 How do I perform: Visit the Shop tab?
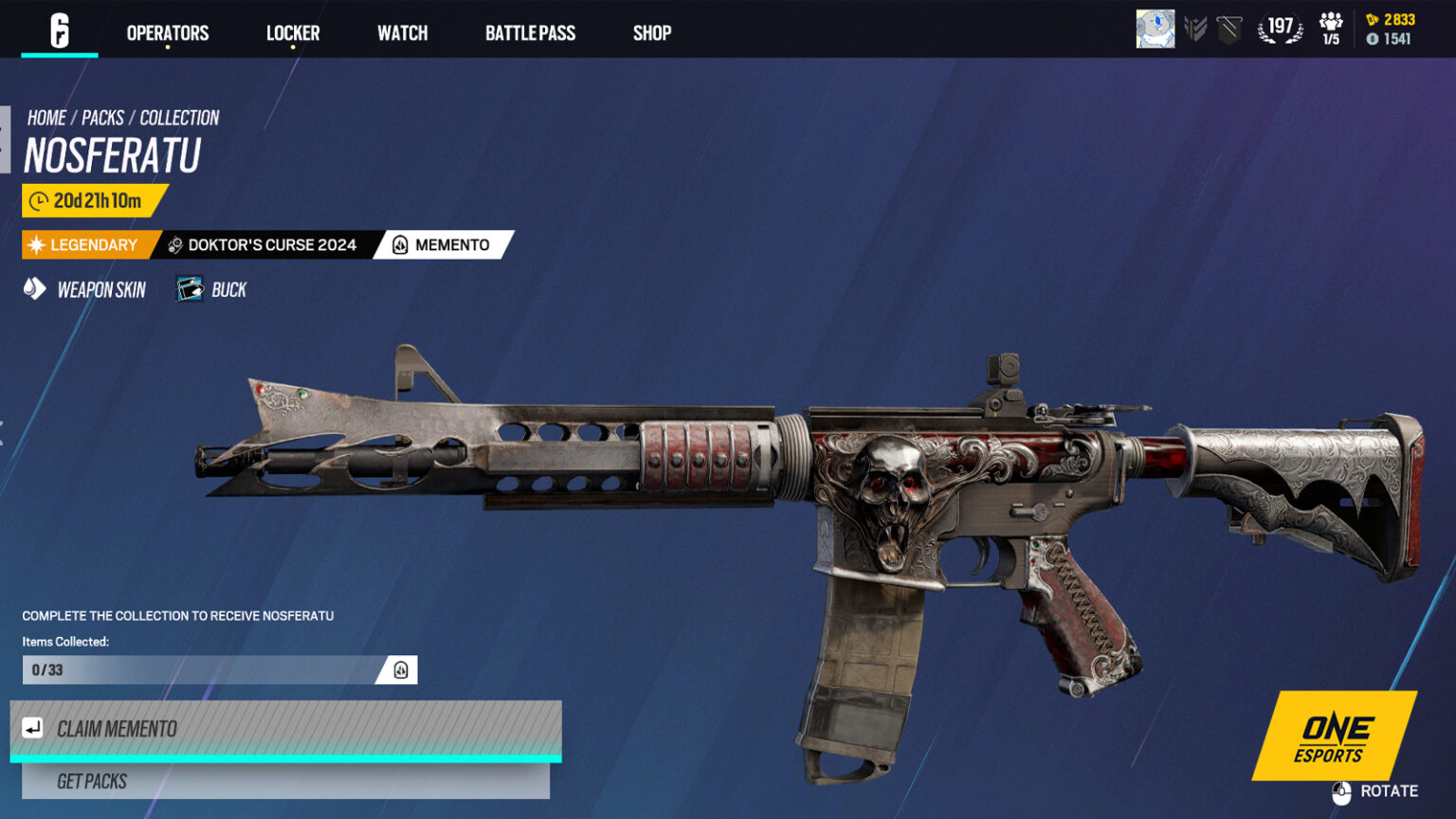(x=652, y=33)
